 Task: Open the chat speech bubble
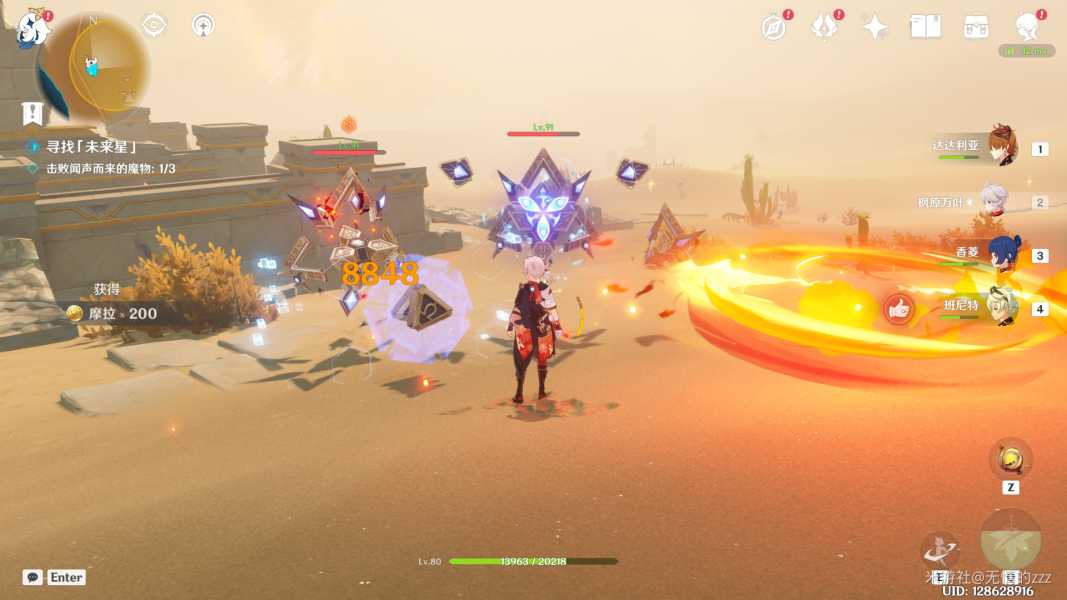[x=33, y=577]
